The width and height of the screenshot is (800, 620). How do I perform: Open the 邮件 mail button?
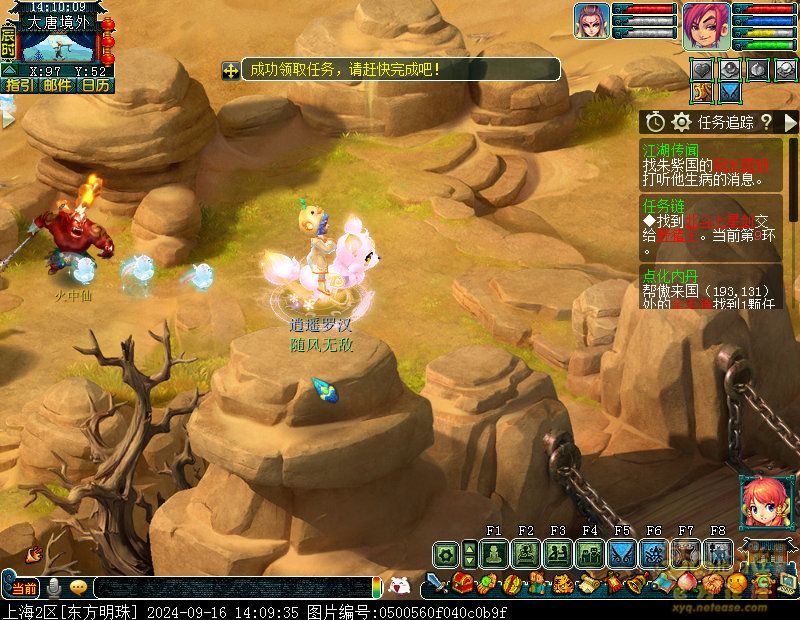(x=57, y=86)
